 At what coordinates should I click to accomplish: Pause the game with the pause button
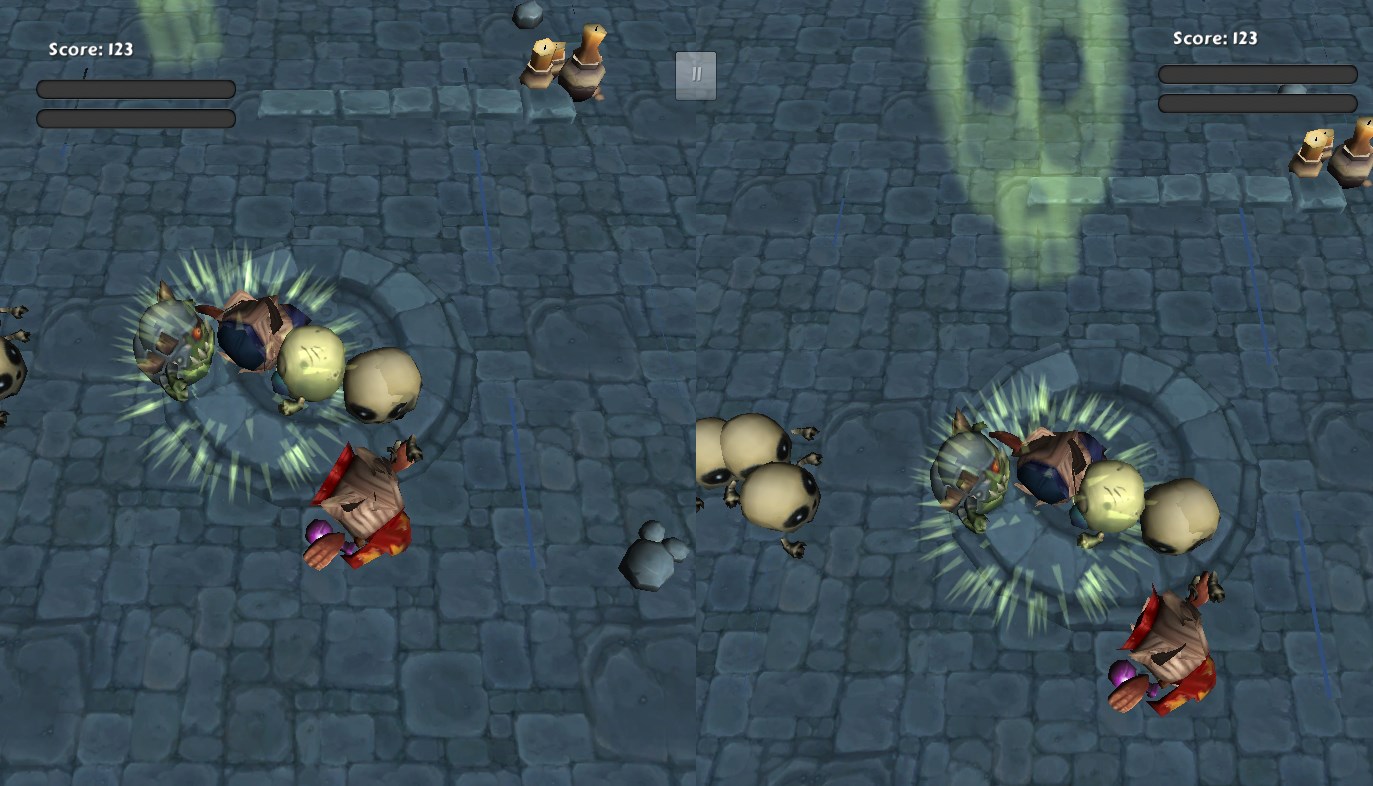pyautogui.click(x=696, y=76)
